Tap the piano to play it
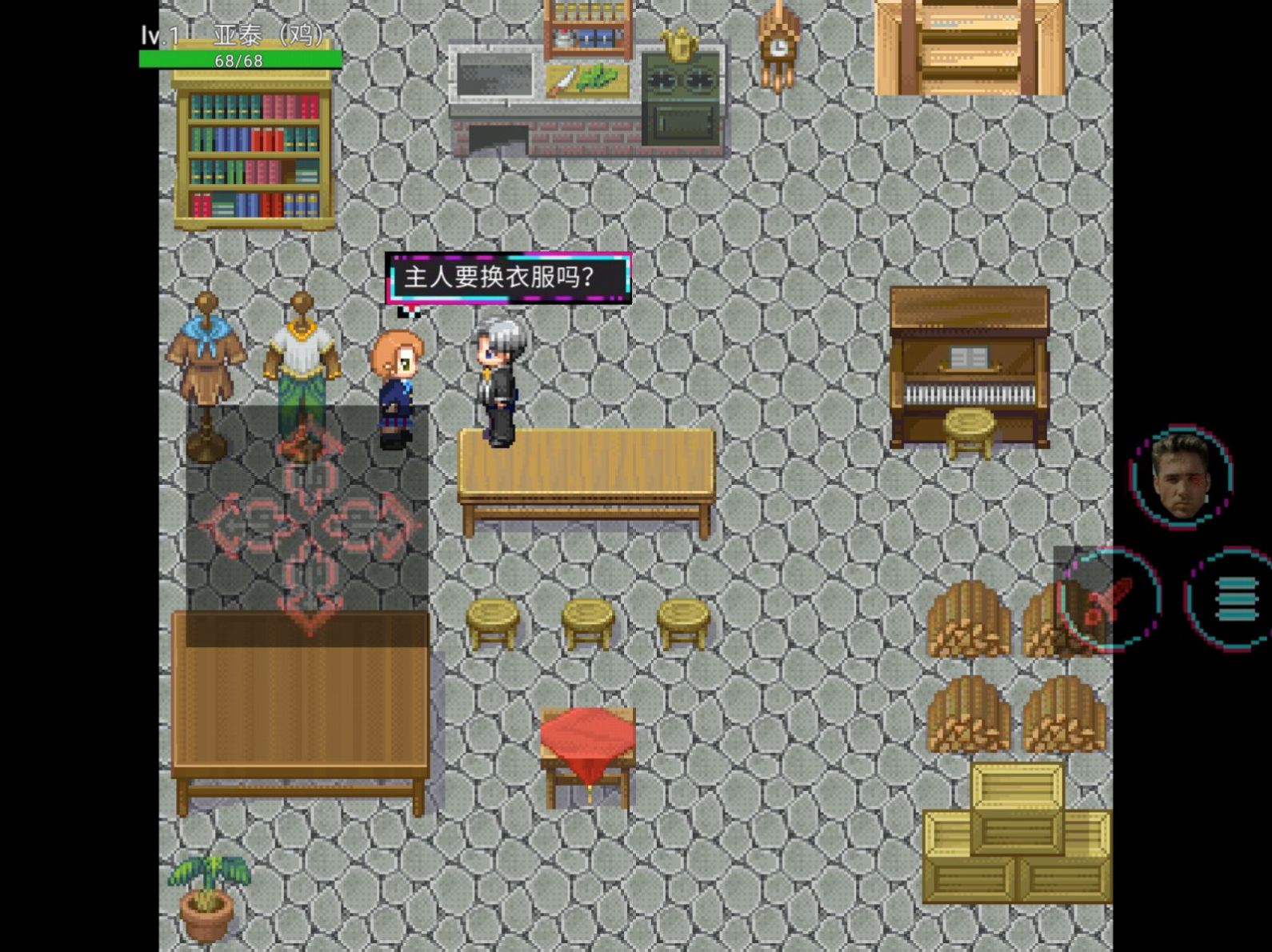Screen dimensions: 1272x952 click(968, 368)
